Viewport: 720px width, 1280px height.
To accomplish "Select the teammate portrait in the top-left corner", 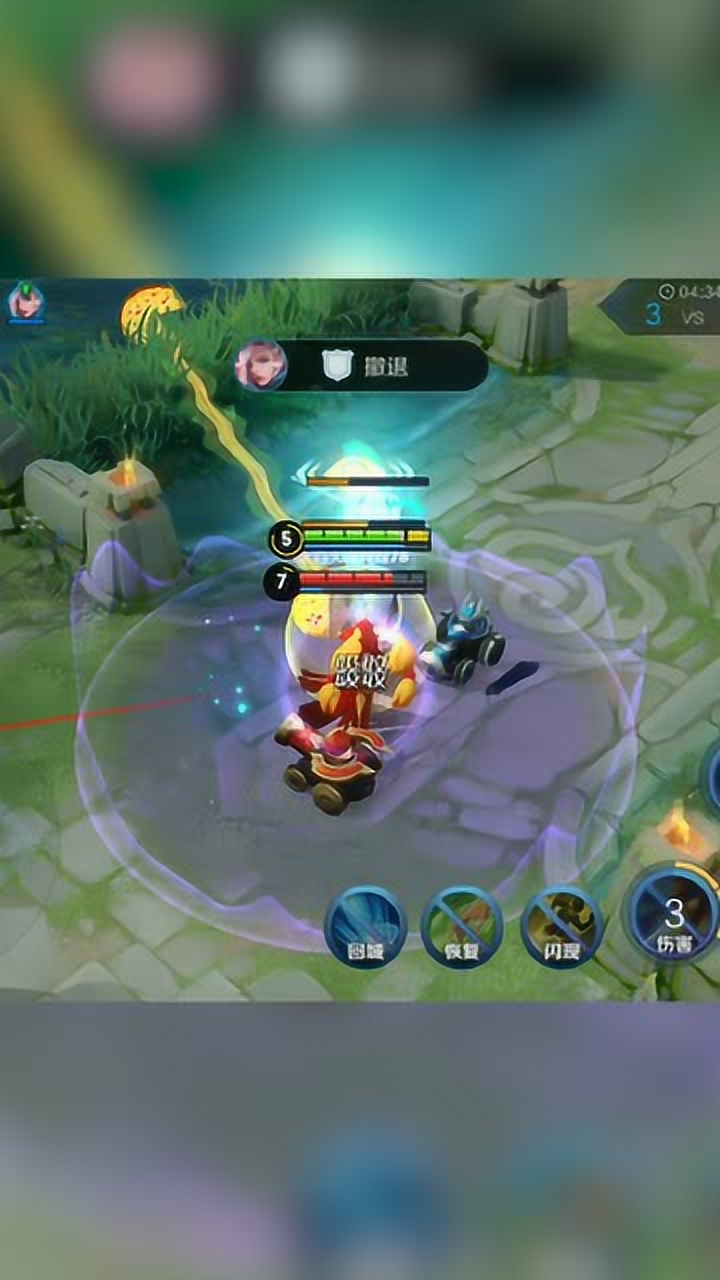I will click(25, 302).
